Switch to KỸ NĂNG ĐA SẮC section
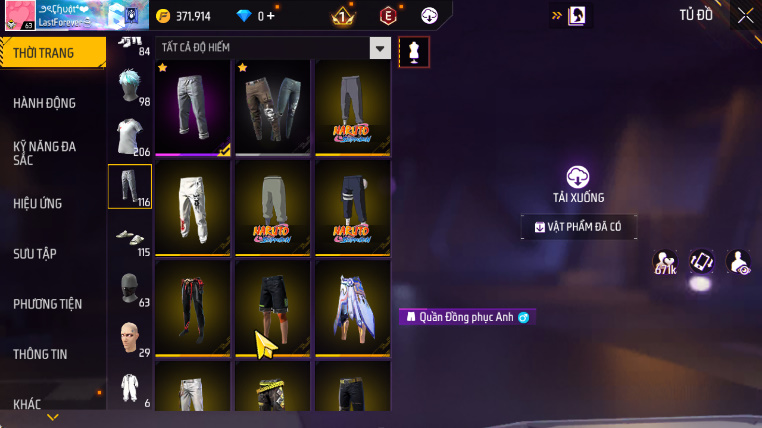 [x=45, y=153]
